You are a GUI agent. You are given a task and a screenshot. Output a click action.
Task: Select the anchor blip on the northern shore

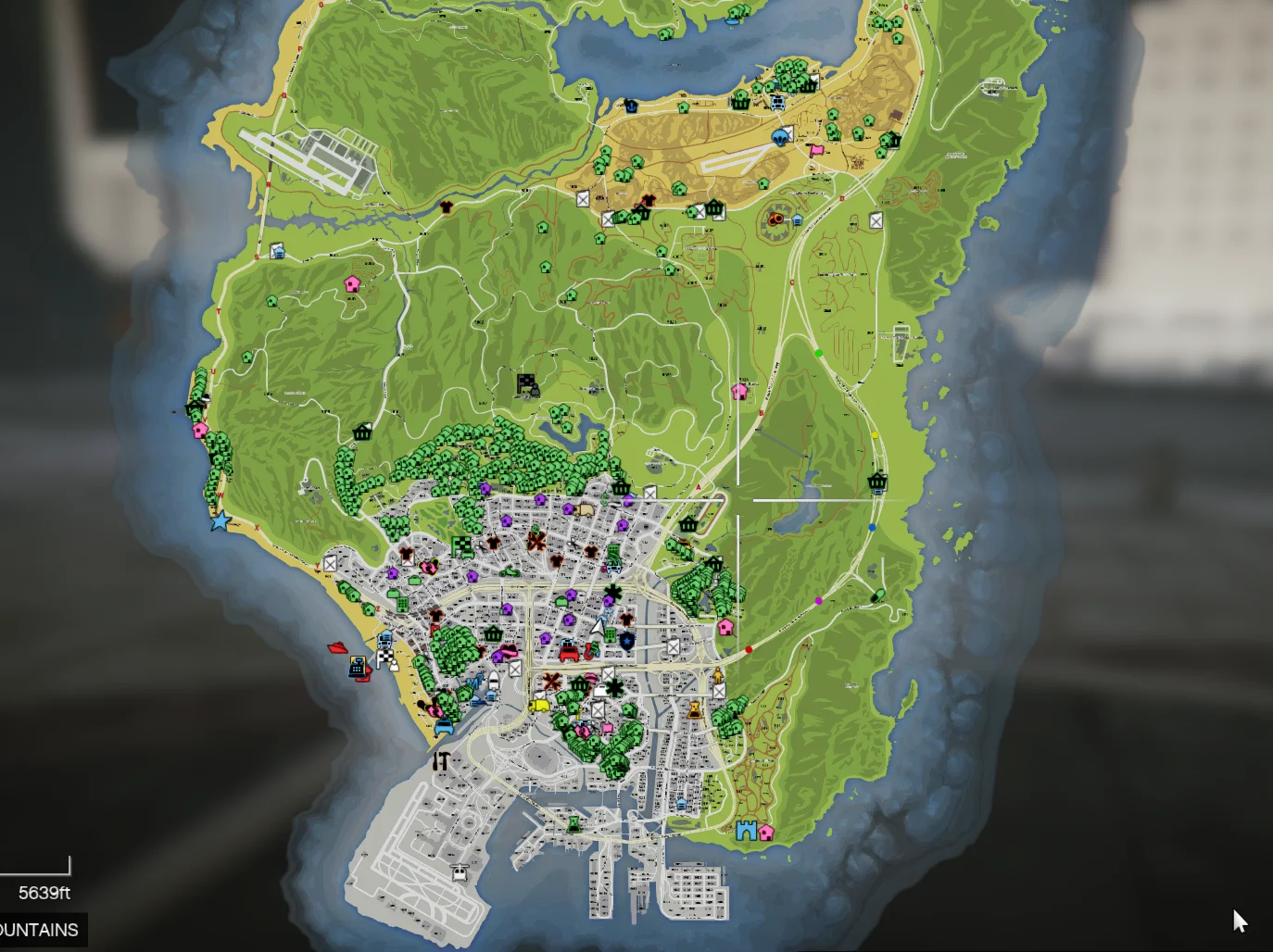tap(632, 106)
